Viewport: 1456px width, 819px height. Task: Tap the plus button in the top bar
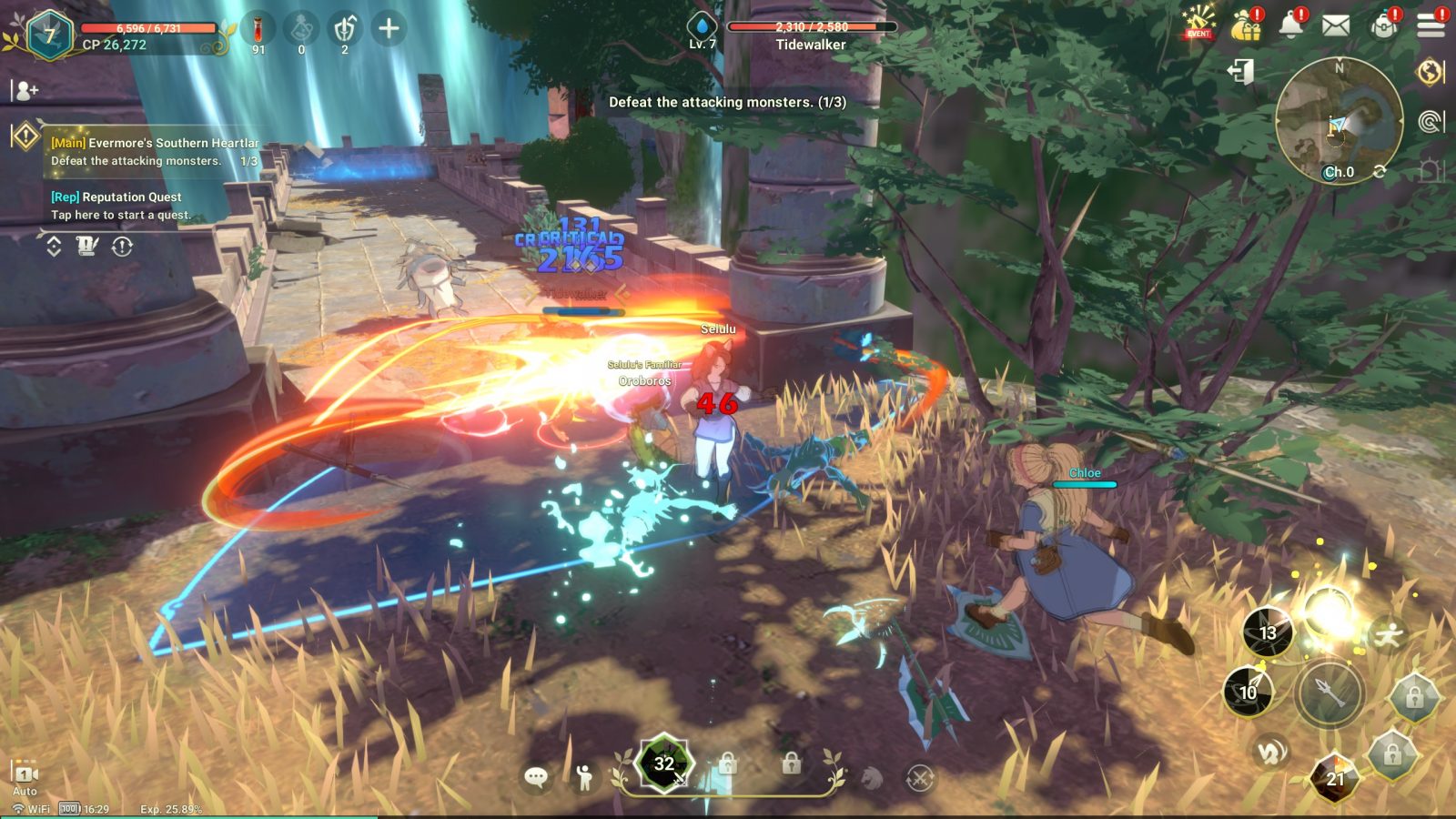click(x=389, y=29)
